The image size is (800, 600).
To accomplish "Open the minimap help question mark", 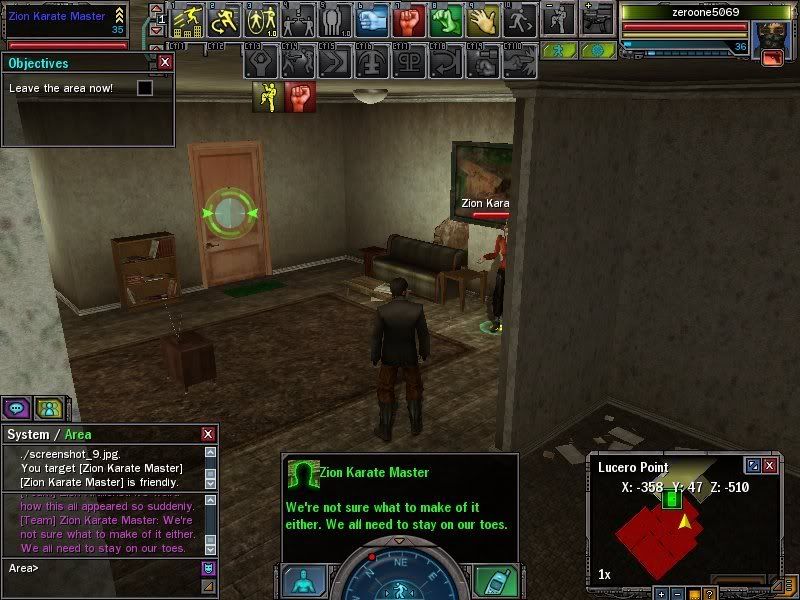I will tap(709, 594).
